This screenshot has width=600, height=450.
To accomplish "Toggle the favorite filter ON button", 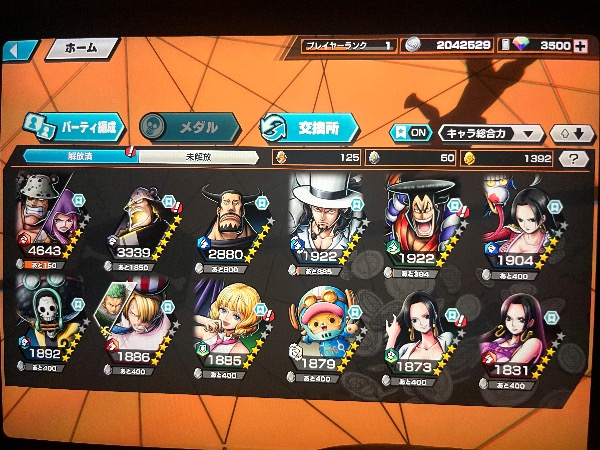I will coord(410,133).
